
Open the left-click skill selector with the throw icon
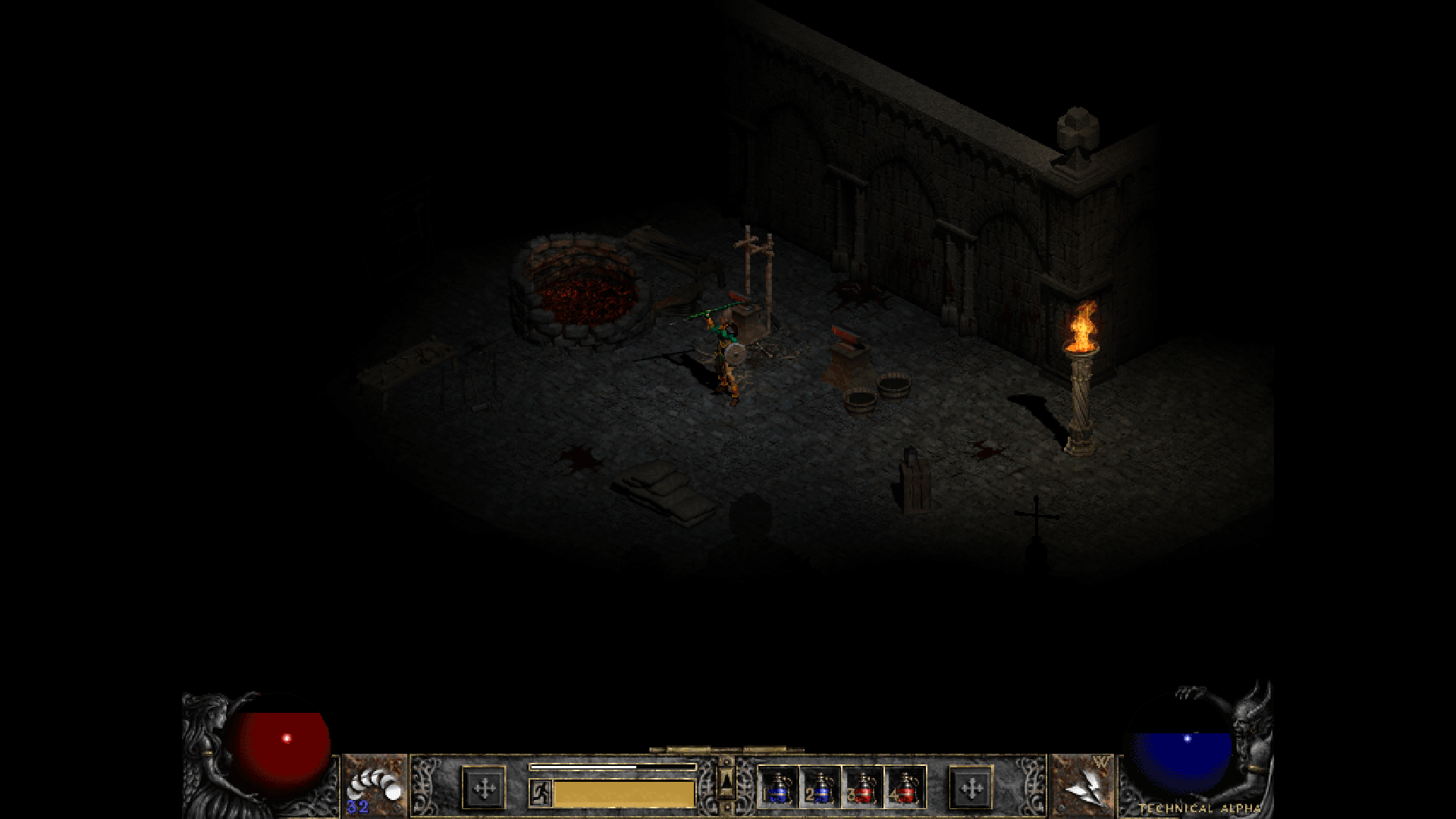click(x=374, y=786)
